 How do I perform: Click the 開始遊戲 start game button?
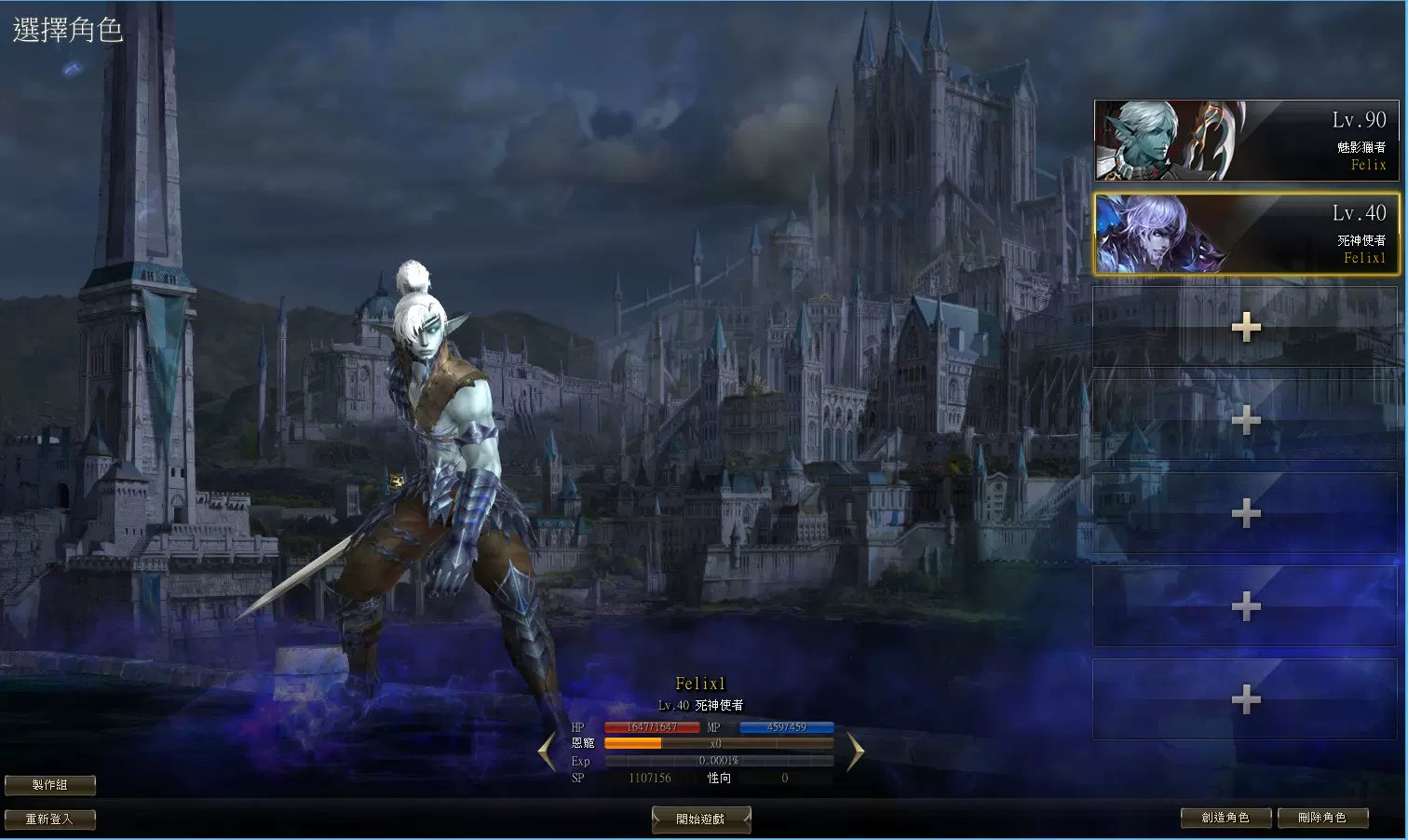[x=700, y=820]
